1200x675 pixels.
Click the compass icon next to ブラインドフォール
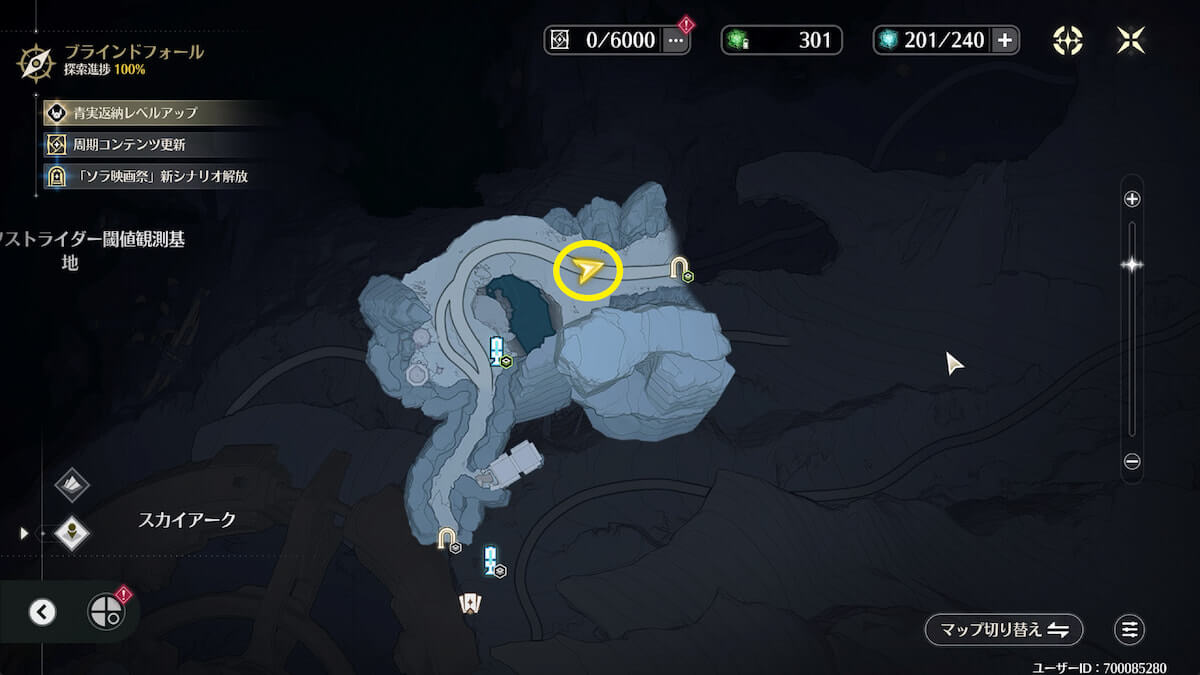pos(36,62)
